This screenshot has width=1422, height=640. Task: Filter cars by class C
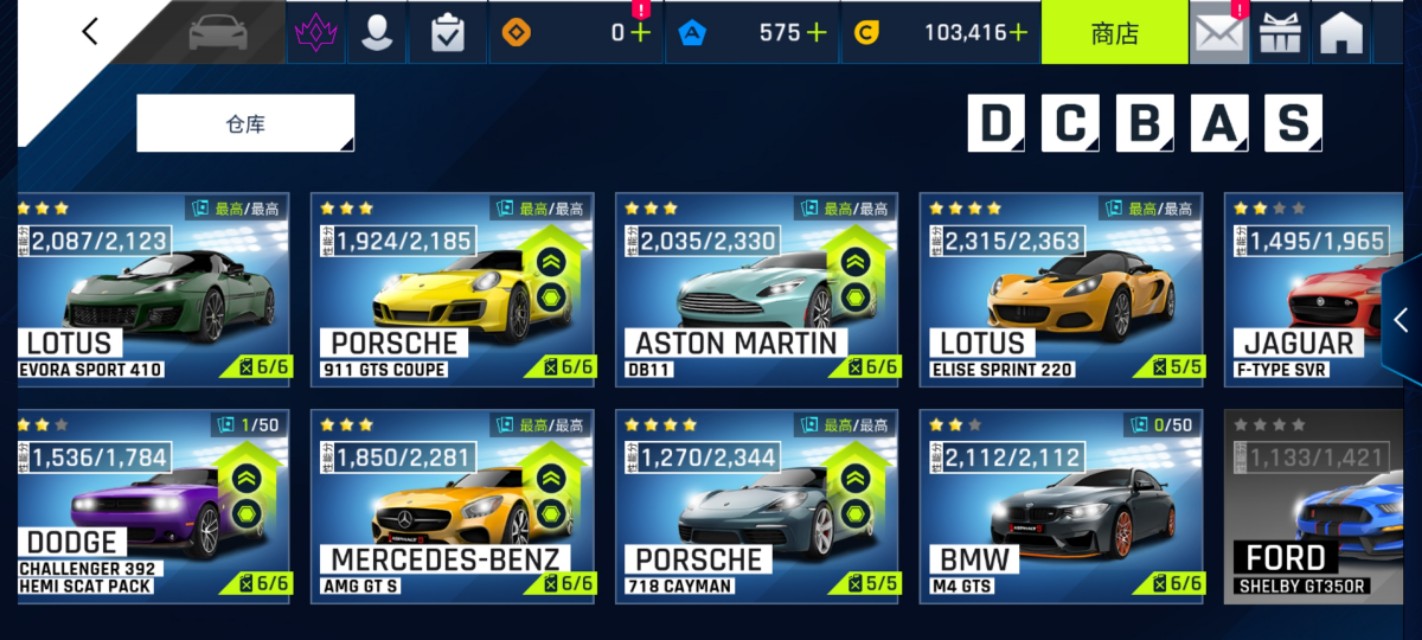[1070, 124]
